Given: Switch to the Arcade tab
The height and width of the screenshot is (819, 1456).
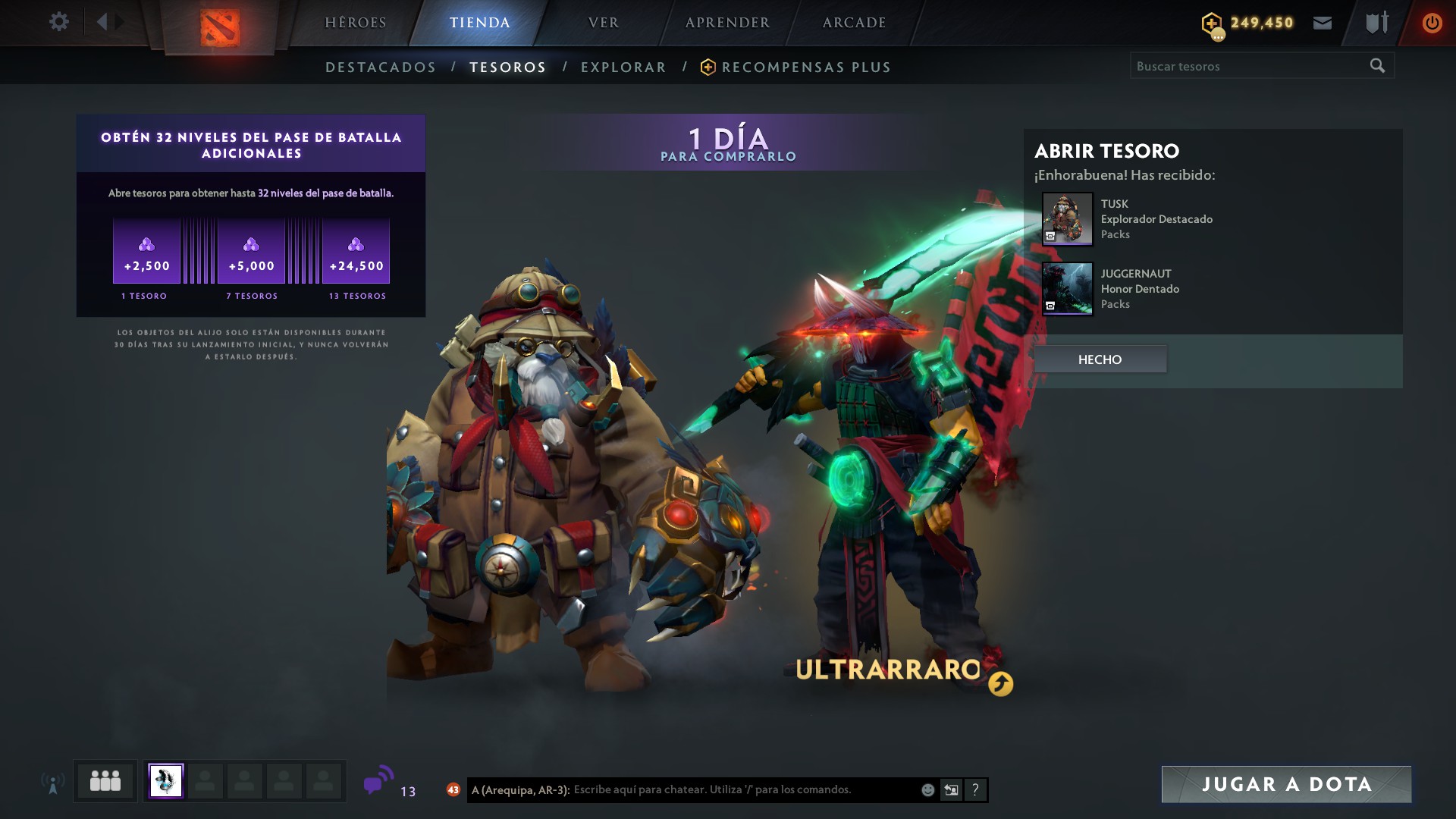Looking at the screenshot, I should [855, 23].
